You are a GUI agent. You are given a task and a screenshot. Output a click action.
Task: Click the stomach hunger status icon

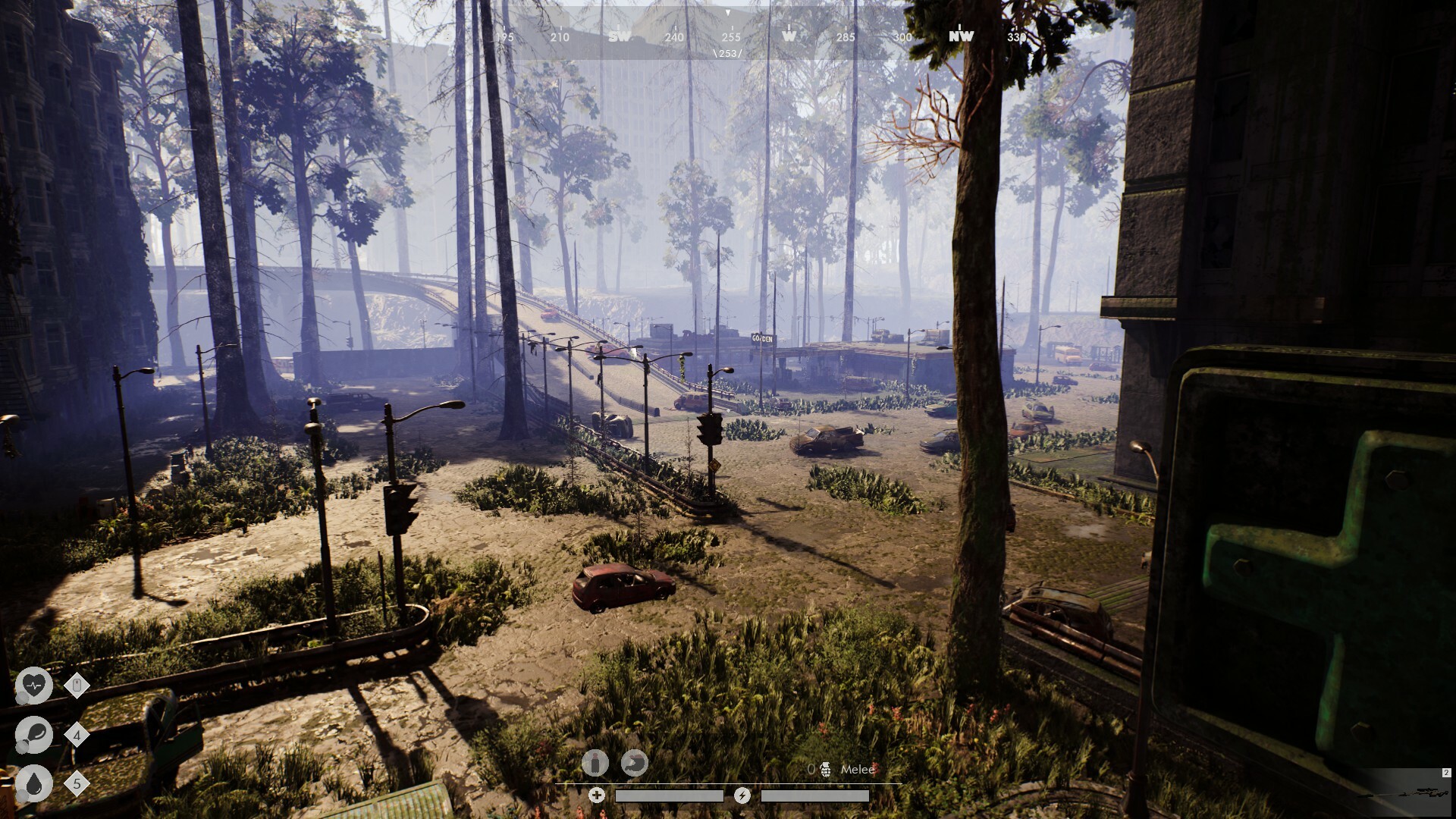coord(635,763)
